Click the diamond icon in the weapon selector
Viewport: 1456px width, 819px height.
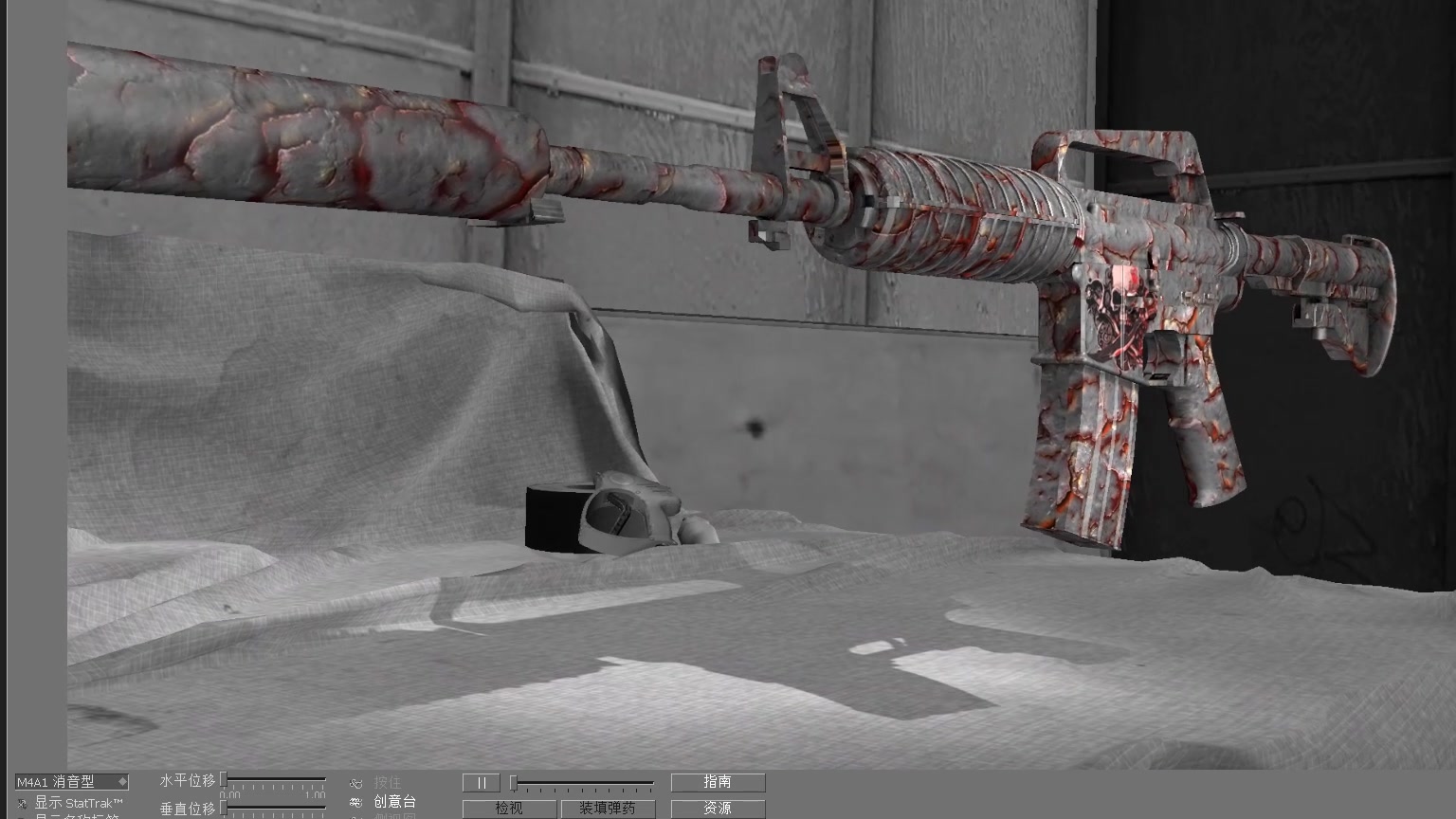pos(124,782)
